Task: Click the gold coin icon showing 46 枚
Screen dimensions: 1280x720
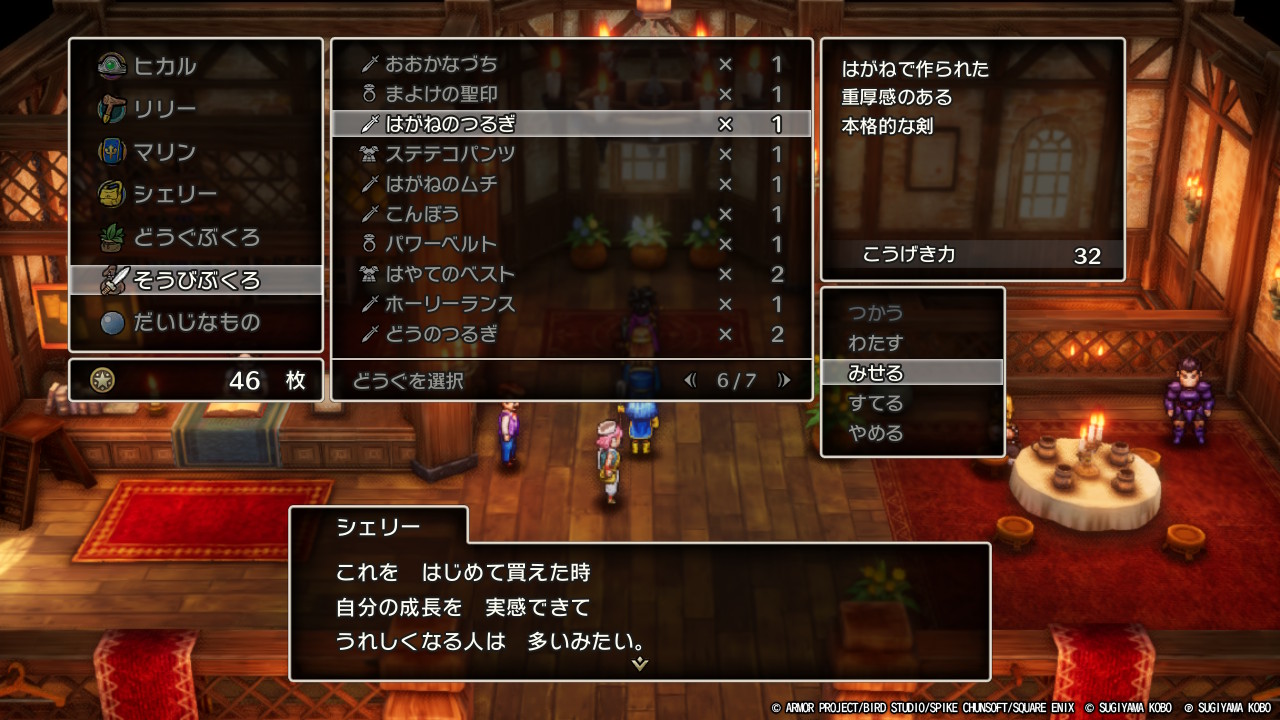Action: [102, 380]
